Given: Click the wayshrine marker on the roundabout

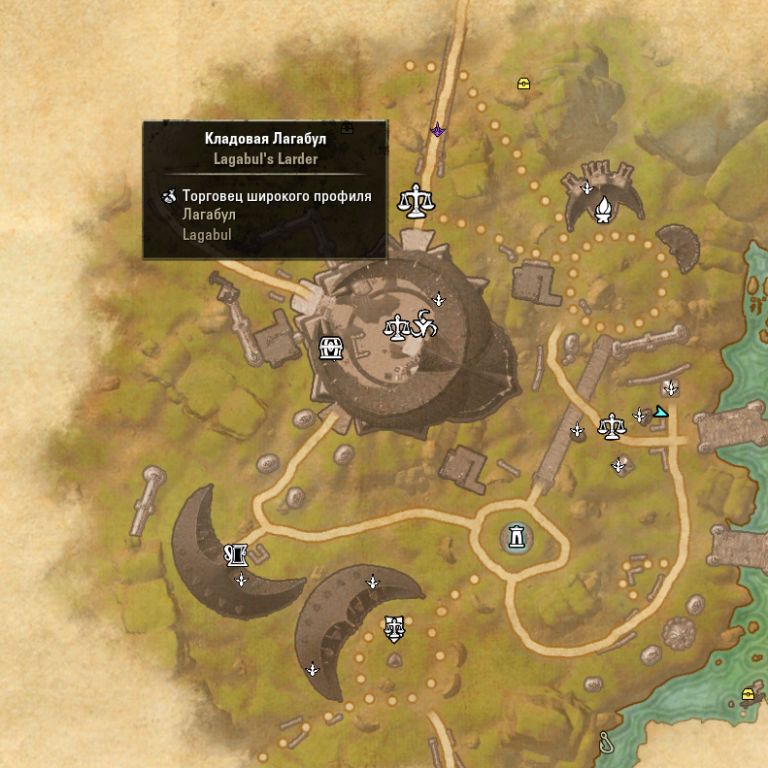Looking at the screenshot, I should 516,537.
